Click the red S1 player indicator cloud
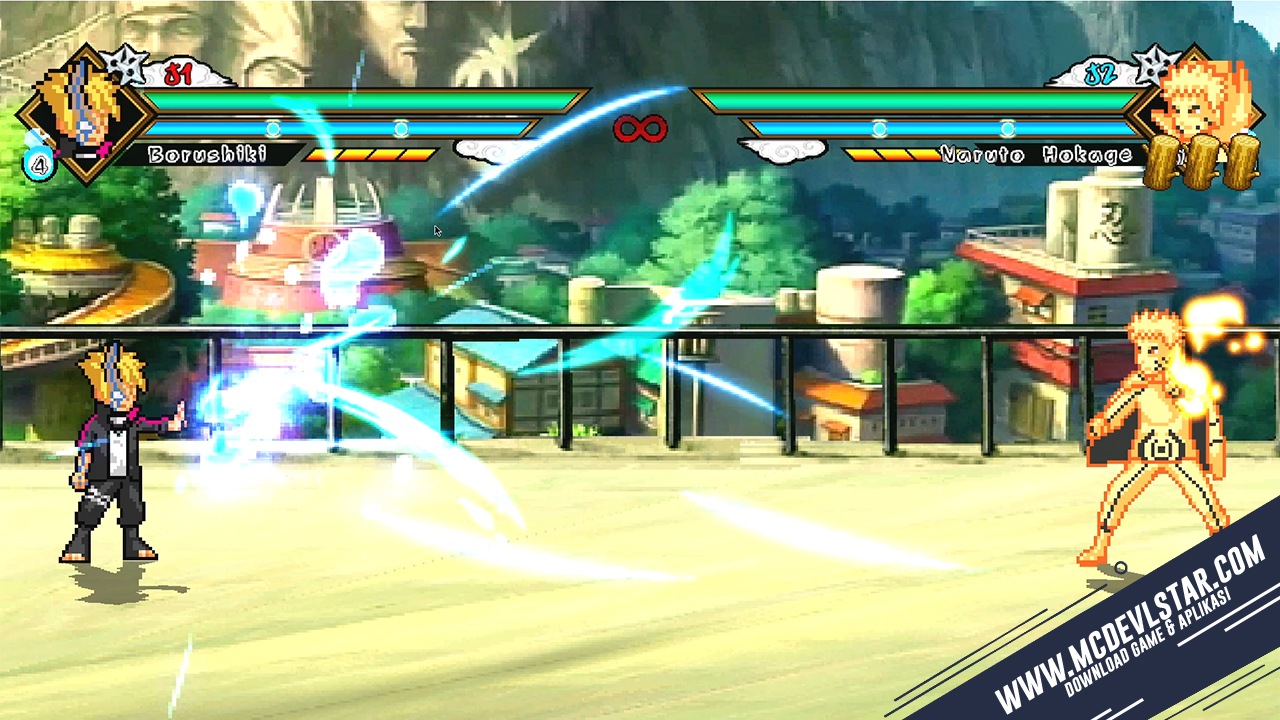This screenshot has height=720, width=1280. point(176,71)
